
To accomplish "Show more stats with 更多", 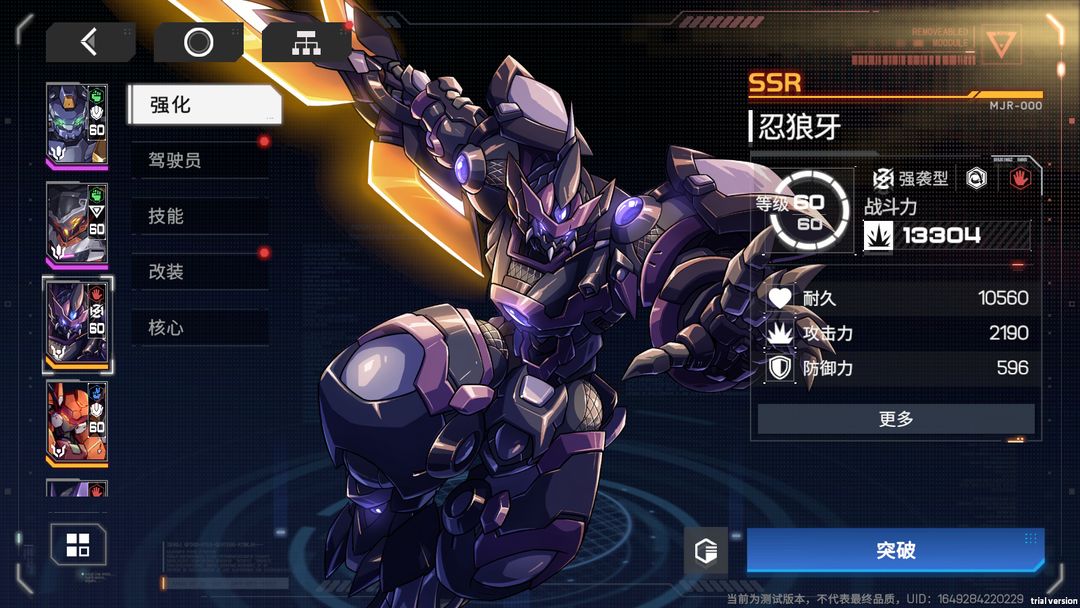I will 895,419.
